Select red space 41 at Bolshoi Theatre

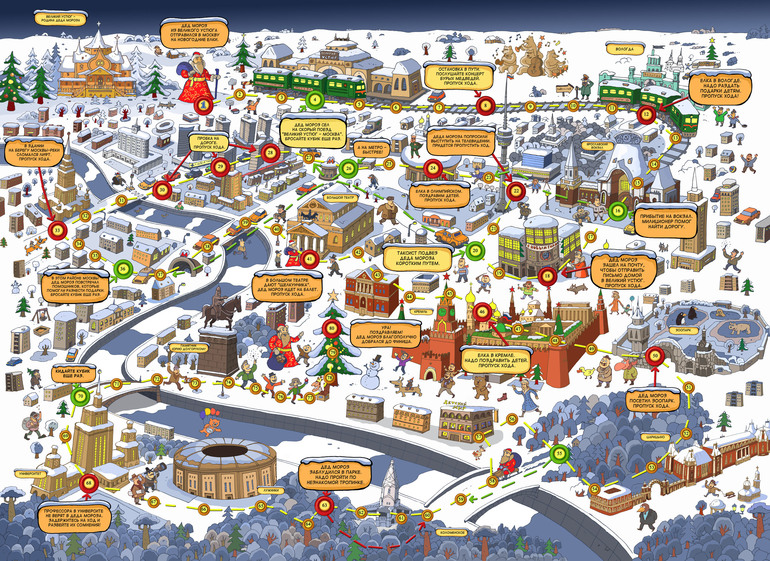click(310, 260)
